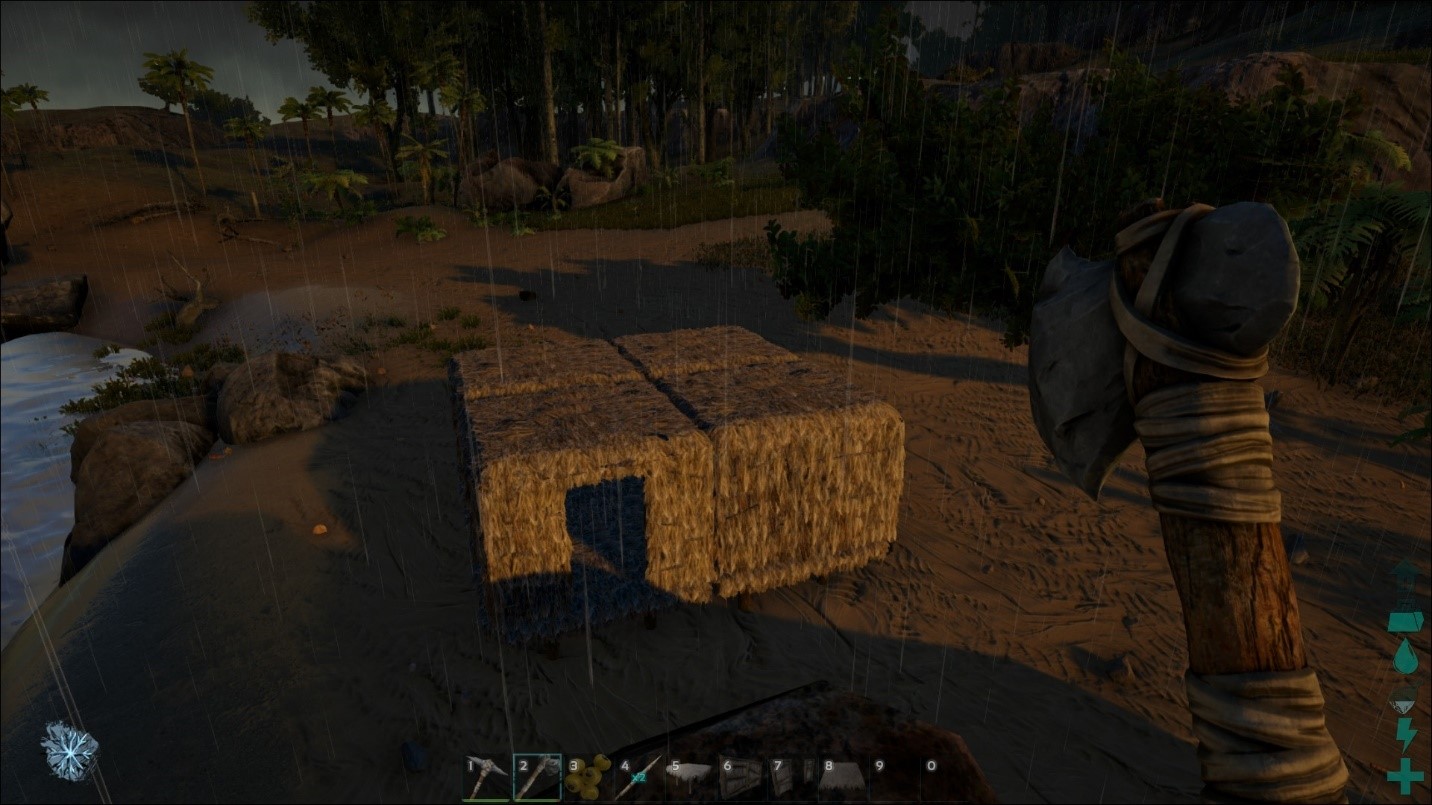Click the weight status icon

point(1405,621)
